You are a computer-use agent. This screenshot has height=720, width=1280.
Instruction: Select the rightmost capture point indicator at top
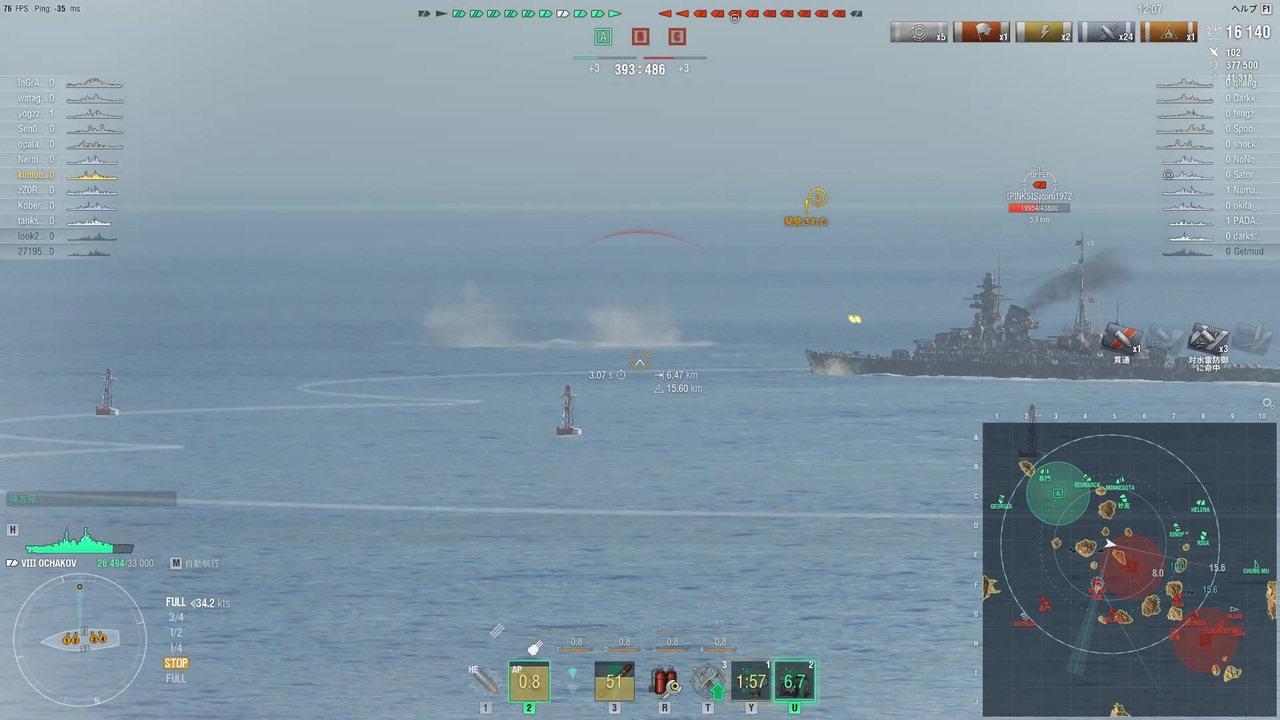pos(677,37)
